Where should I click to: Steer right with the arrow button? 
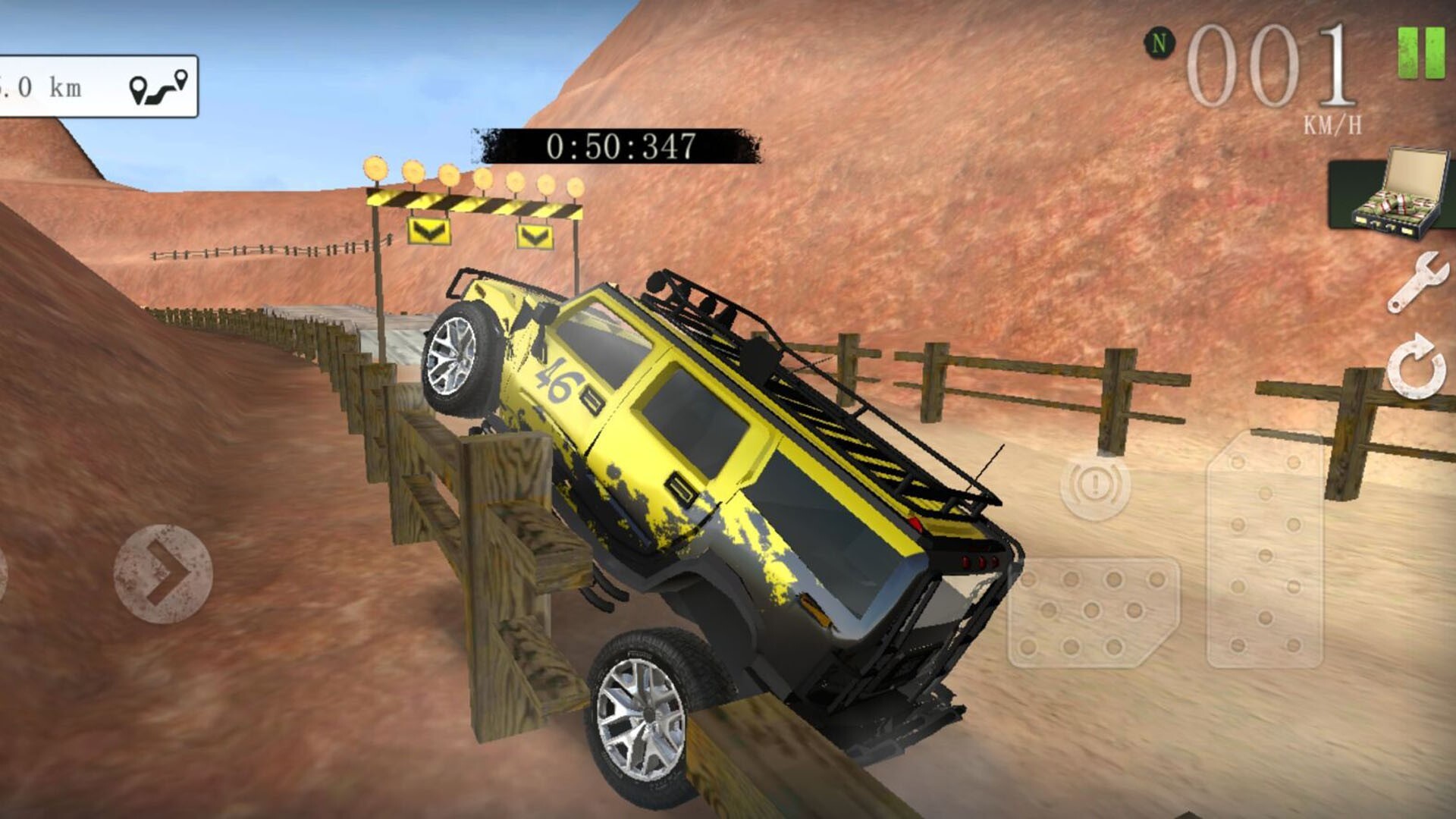[163, 574]
